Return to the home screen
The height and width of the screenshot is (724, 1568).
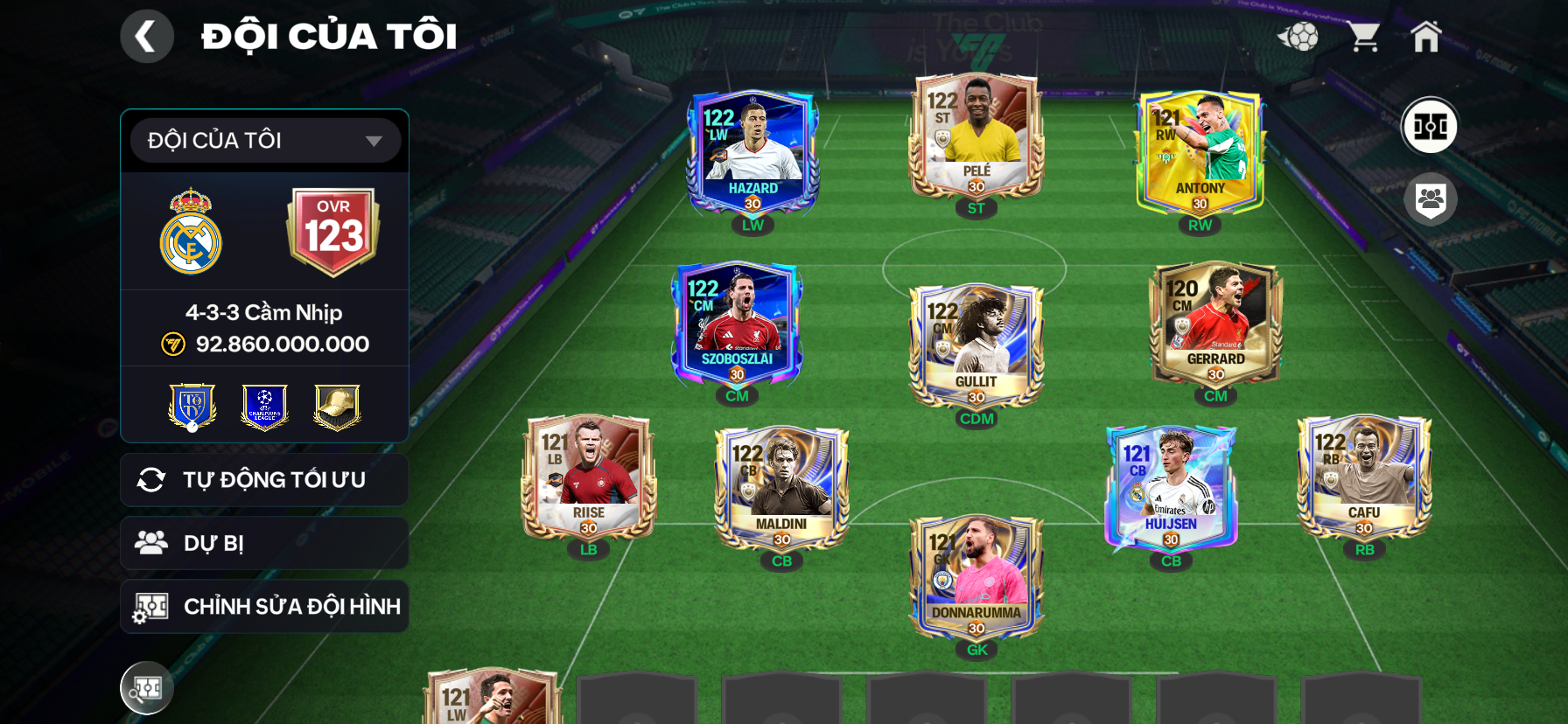click(1425, 37)
